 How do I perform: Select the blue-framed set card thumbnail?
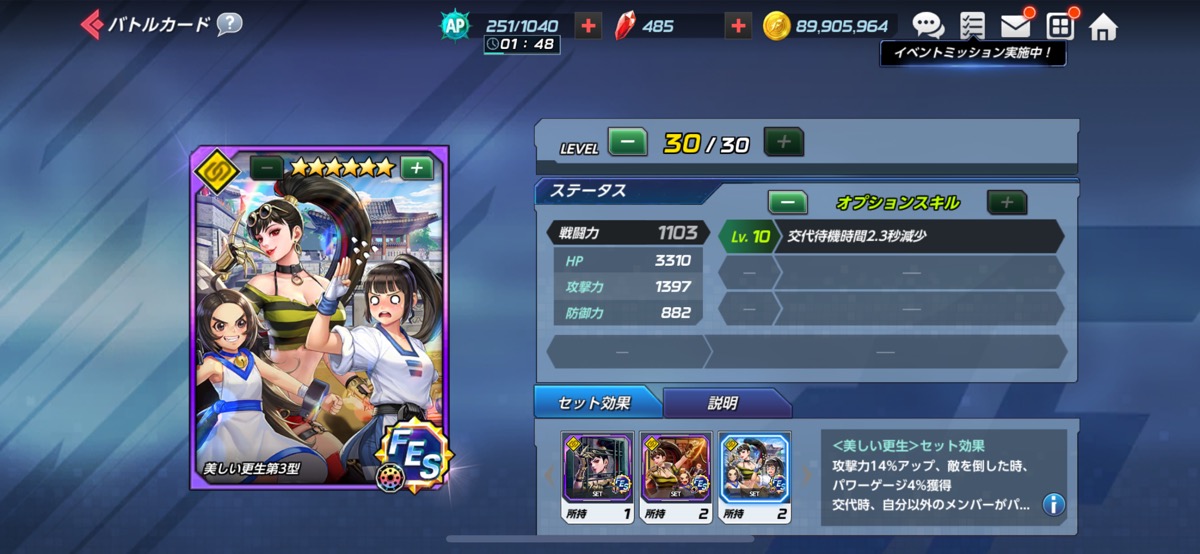point(755,470)
